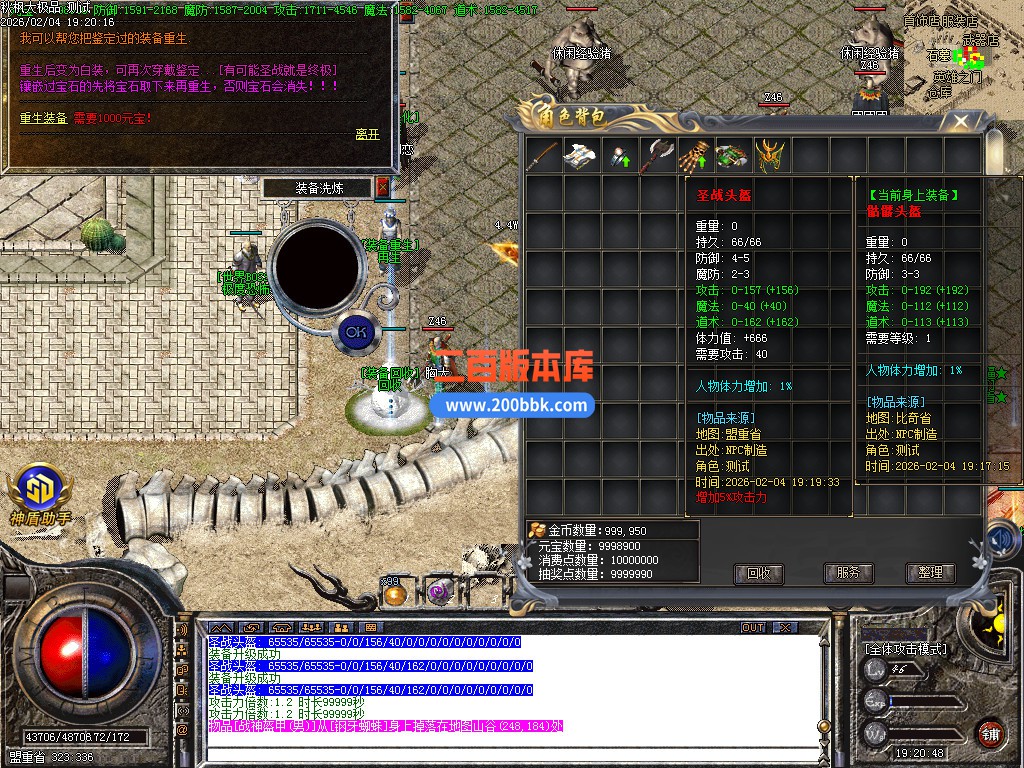Sort the bag with 整理 button
The height and width of the screenshot is (768, 1024).
point(930,573)
